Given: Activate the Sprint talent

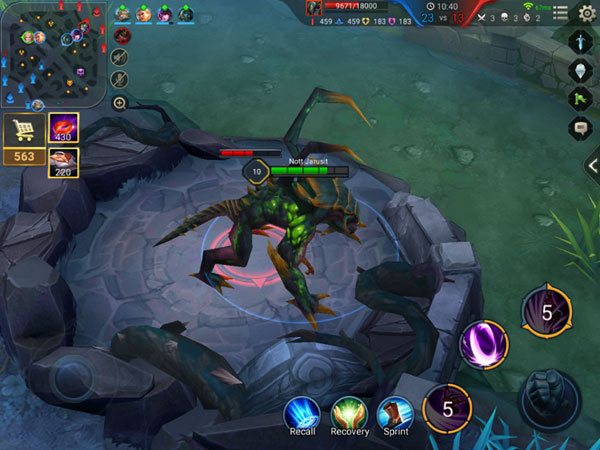Looking at the screenshot, I should point(395,413).
